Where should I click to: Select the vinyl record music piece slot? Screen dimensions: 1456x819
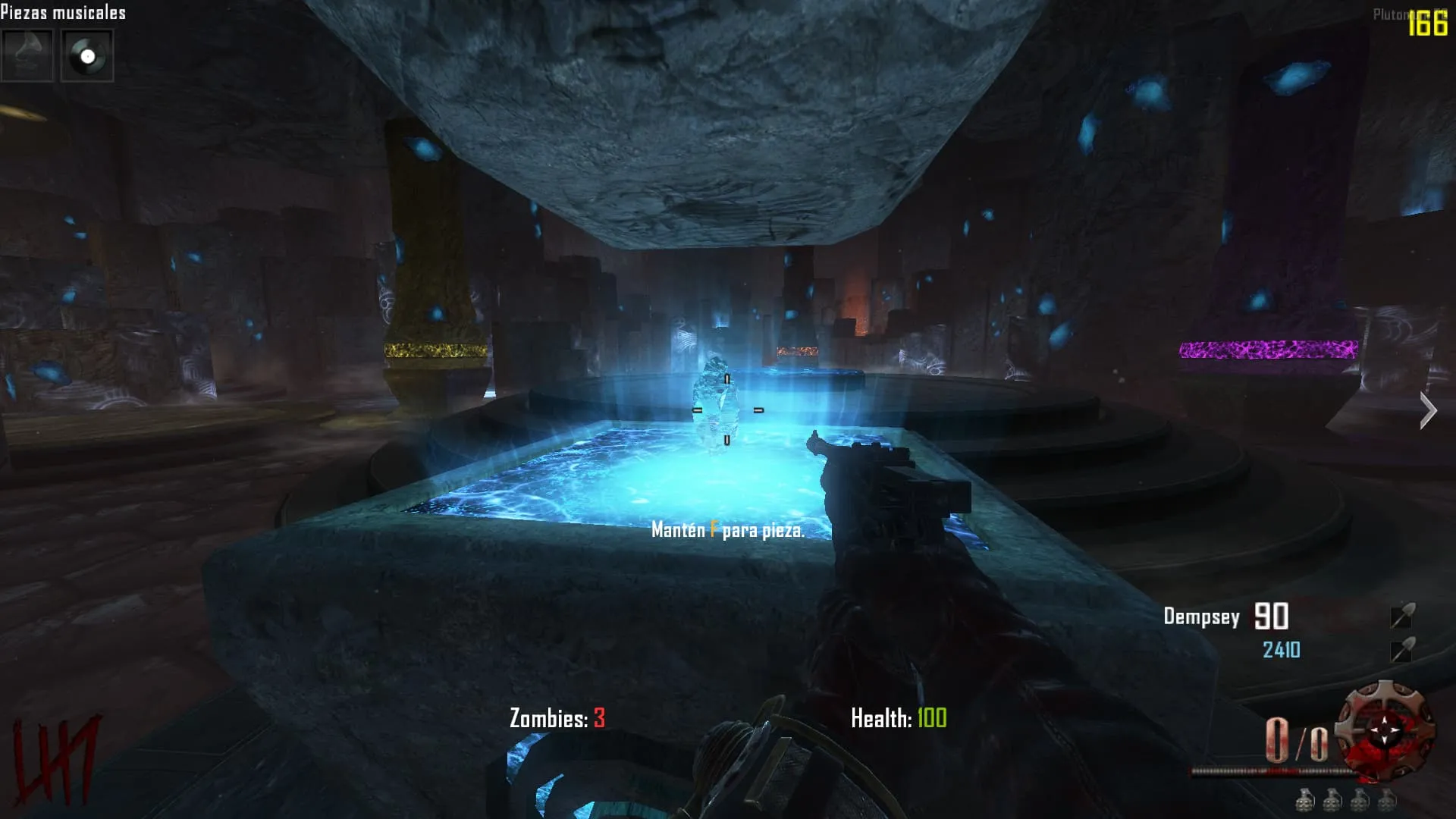(87, 56)
